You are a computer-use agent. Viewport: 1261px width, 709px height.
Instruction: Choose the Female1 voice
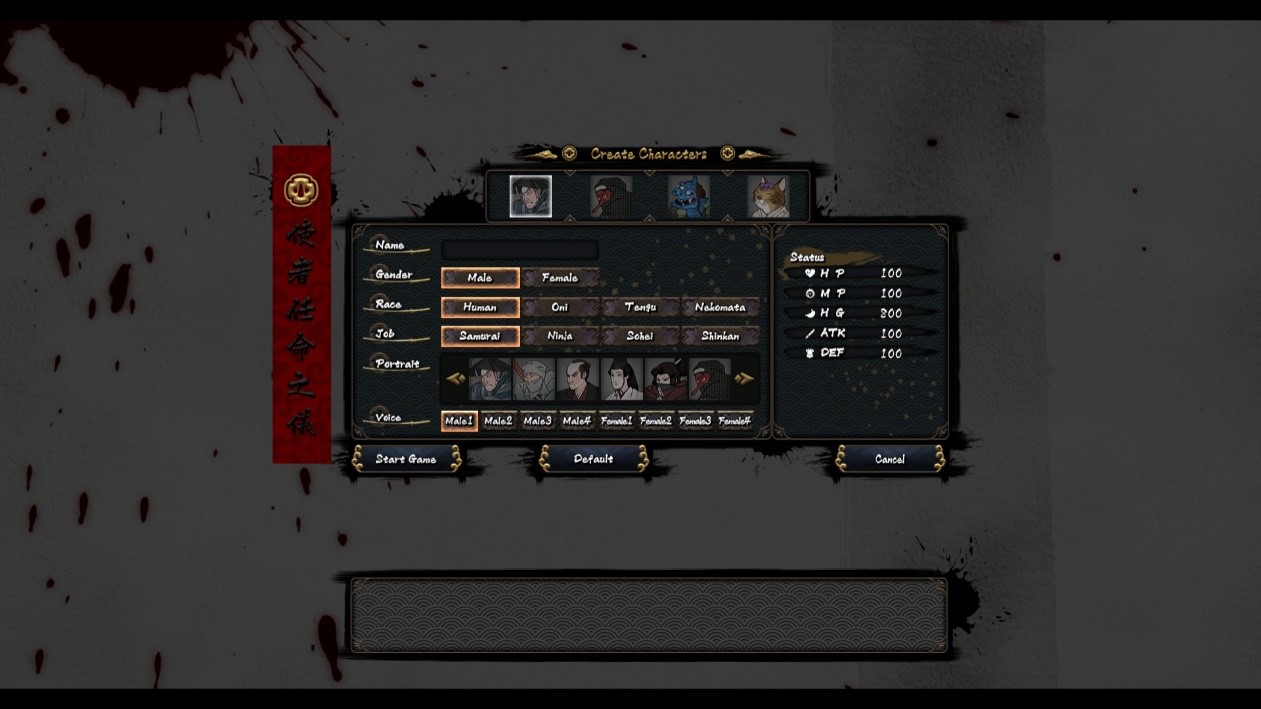click(x=616, y=421)
